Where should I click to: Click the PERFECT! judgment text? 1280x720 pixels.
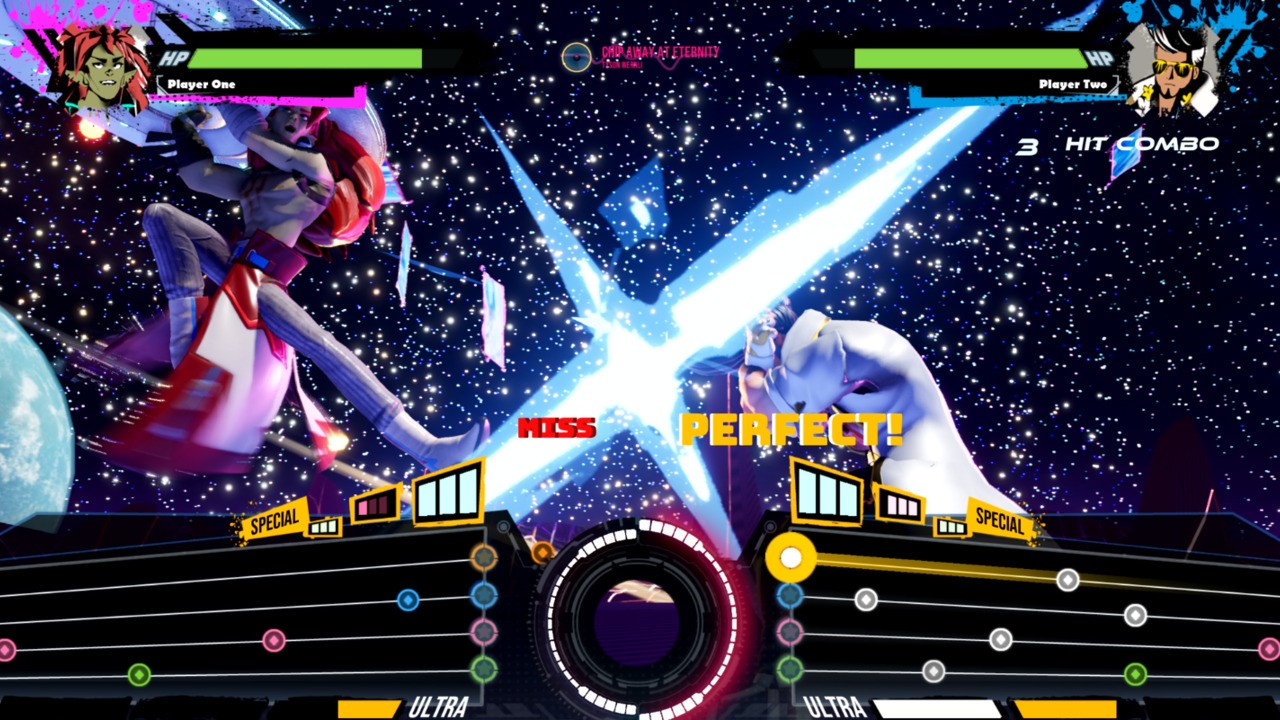[x=790, y=428]
